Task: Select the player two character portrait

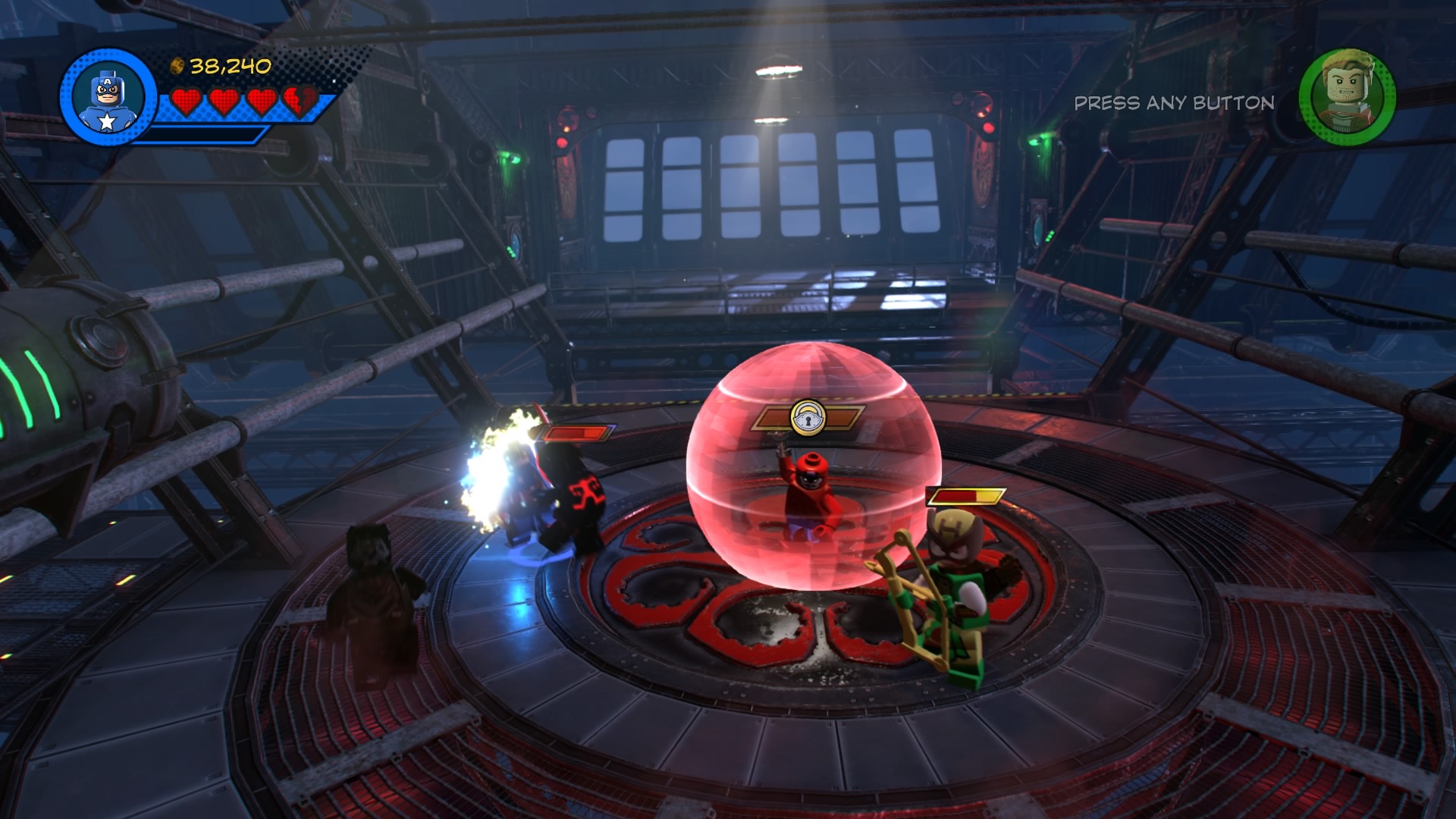Action: click(1348, 97)
